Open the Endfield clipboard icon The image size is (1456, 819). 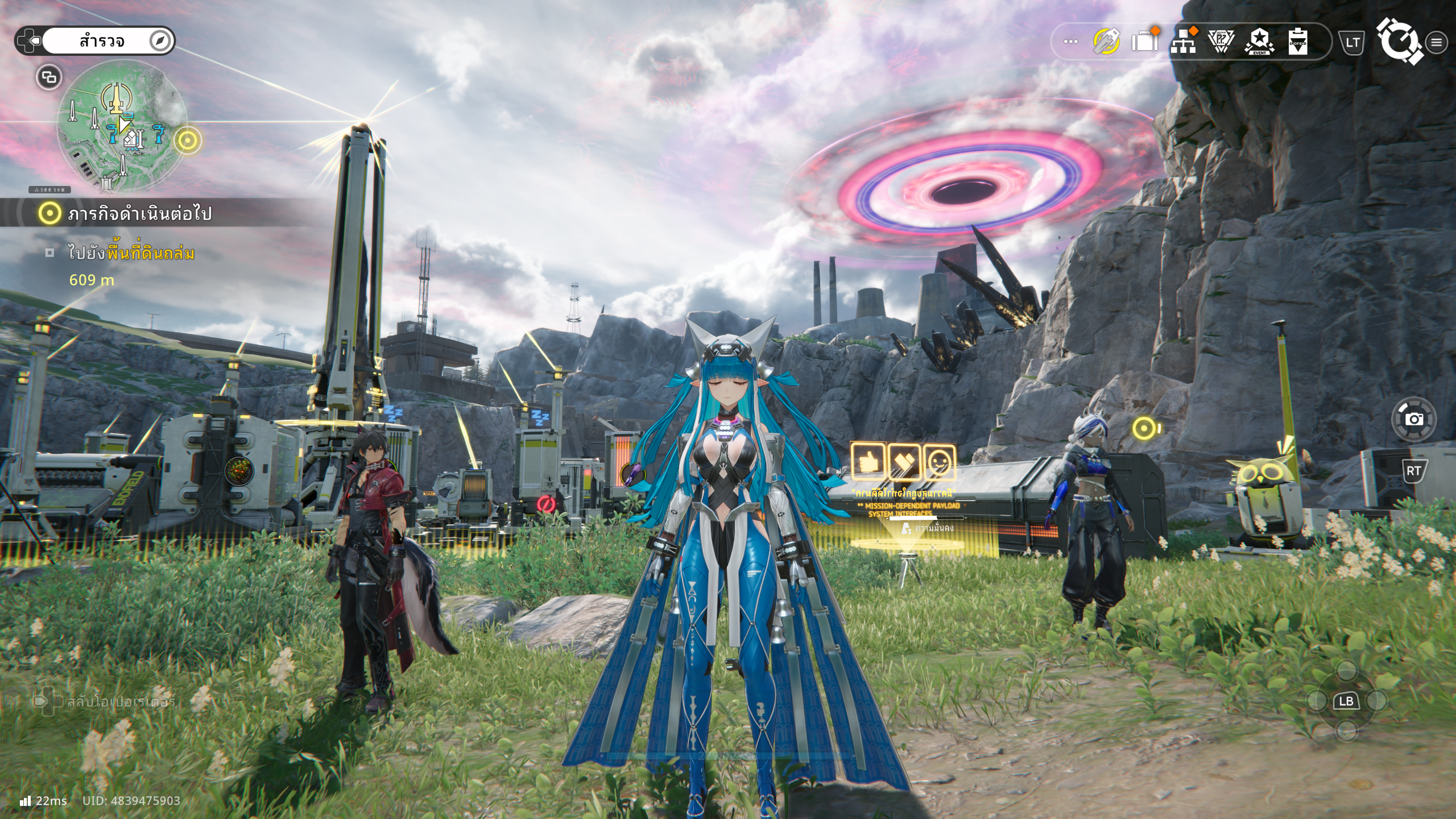pos(1297,42)
